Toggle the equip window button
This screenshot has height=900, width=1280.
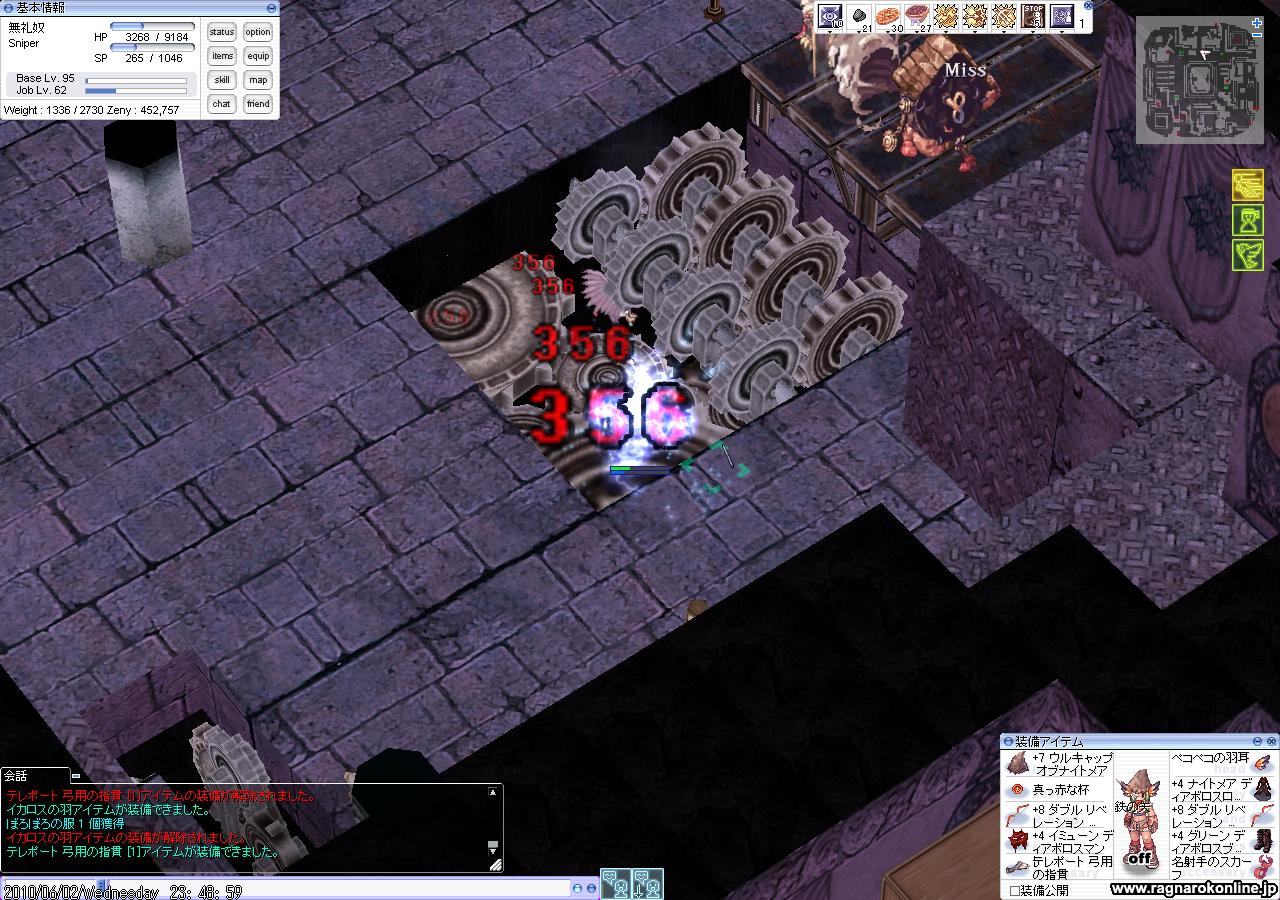point(258,57)
